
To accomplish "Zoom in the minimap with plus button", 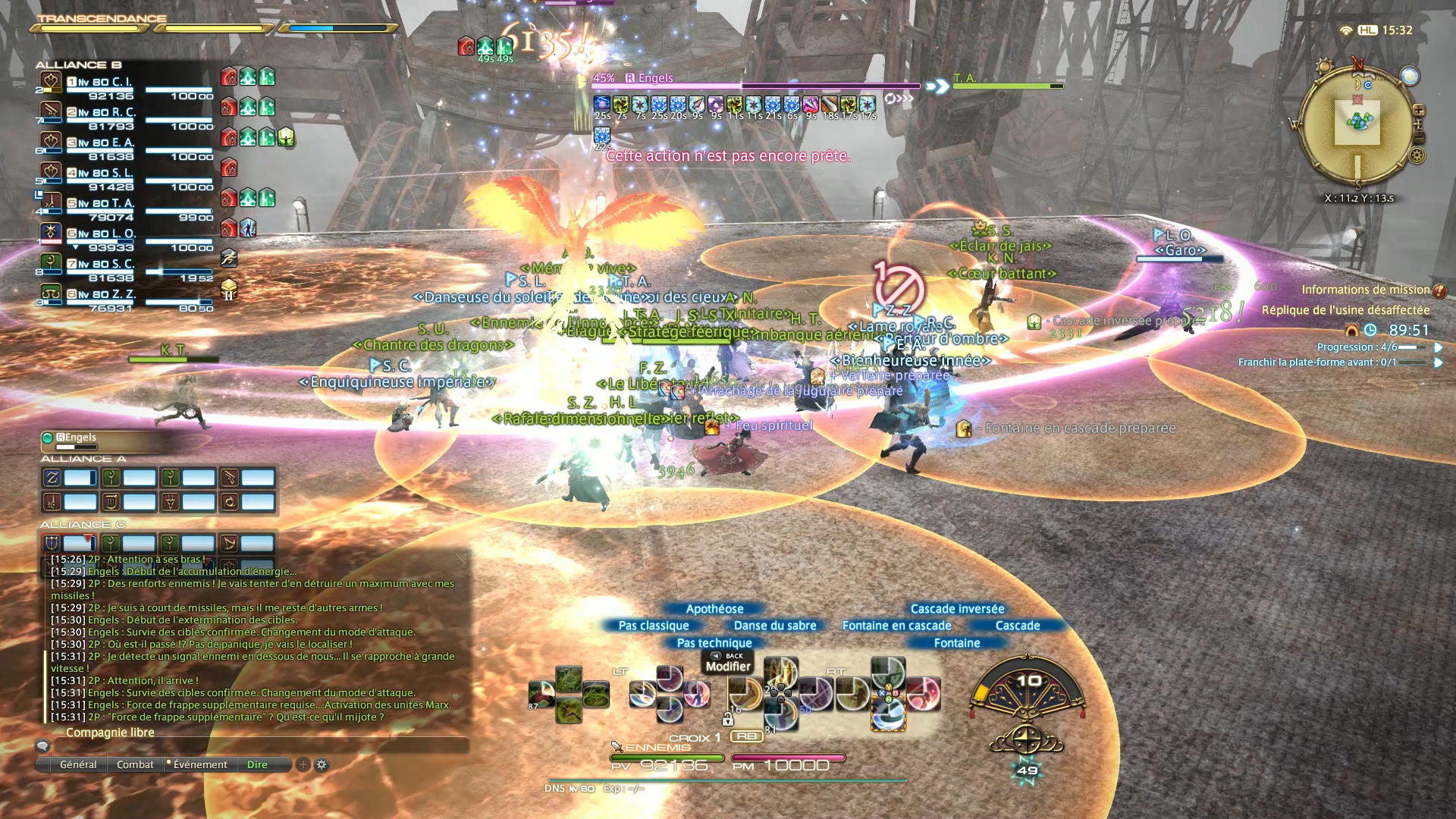I will (1418, 111).
